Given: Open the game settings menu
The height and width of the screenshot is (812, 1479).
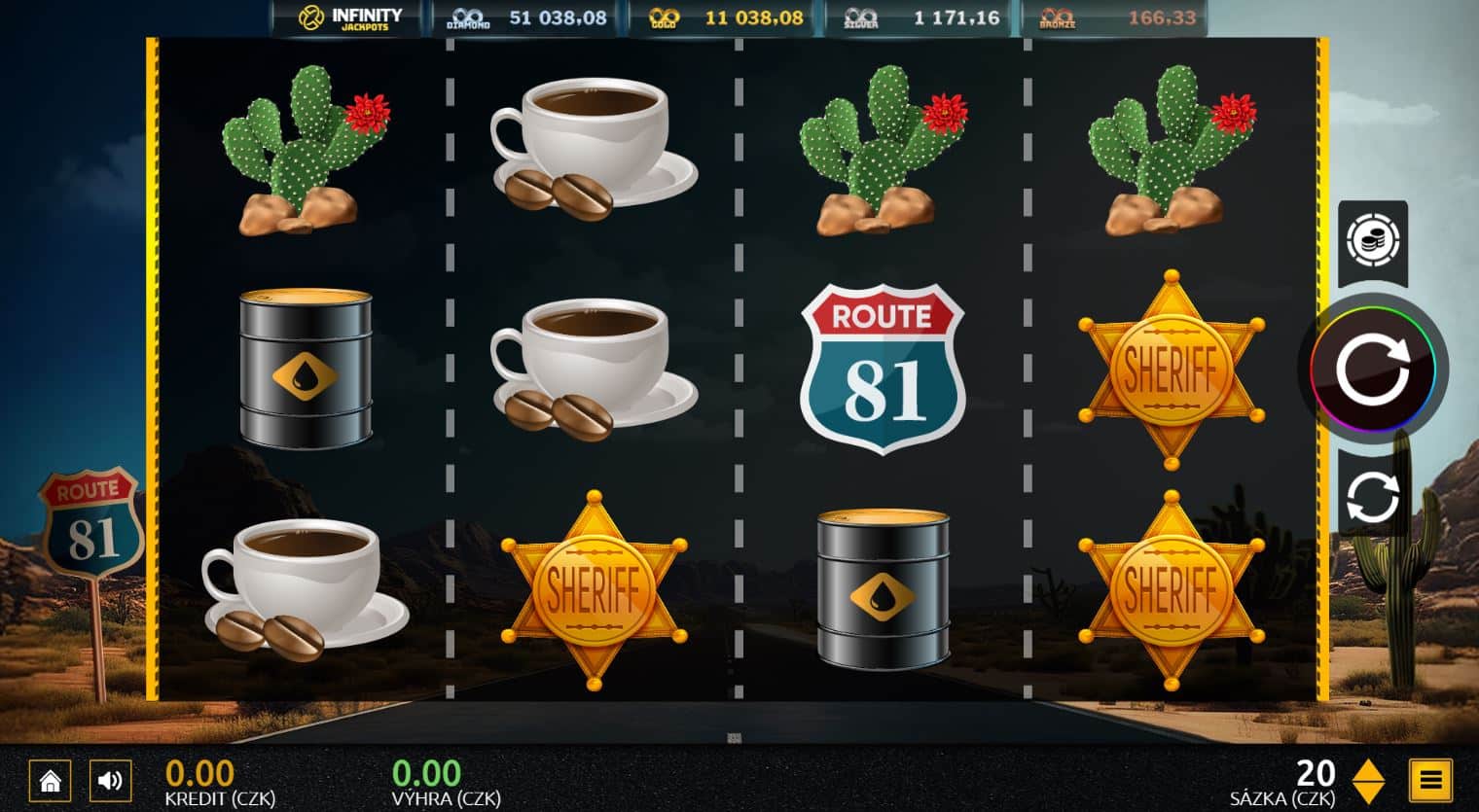Looking at the screenshot, I should (1430, 779).
